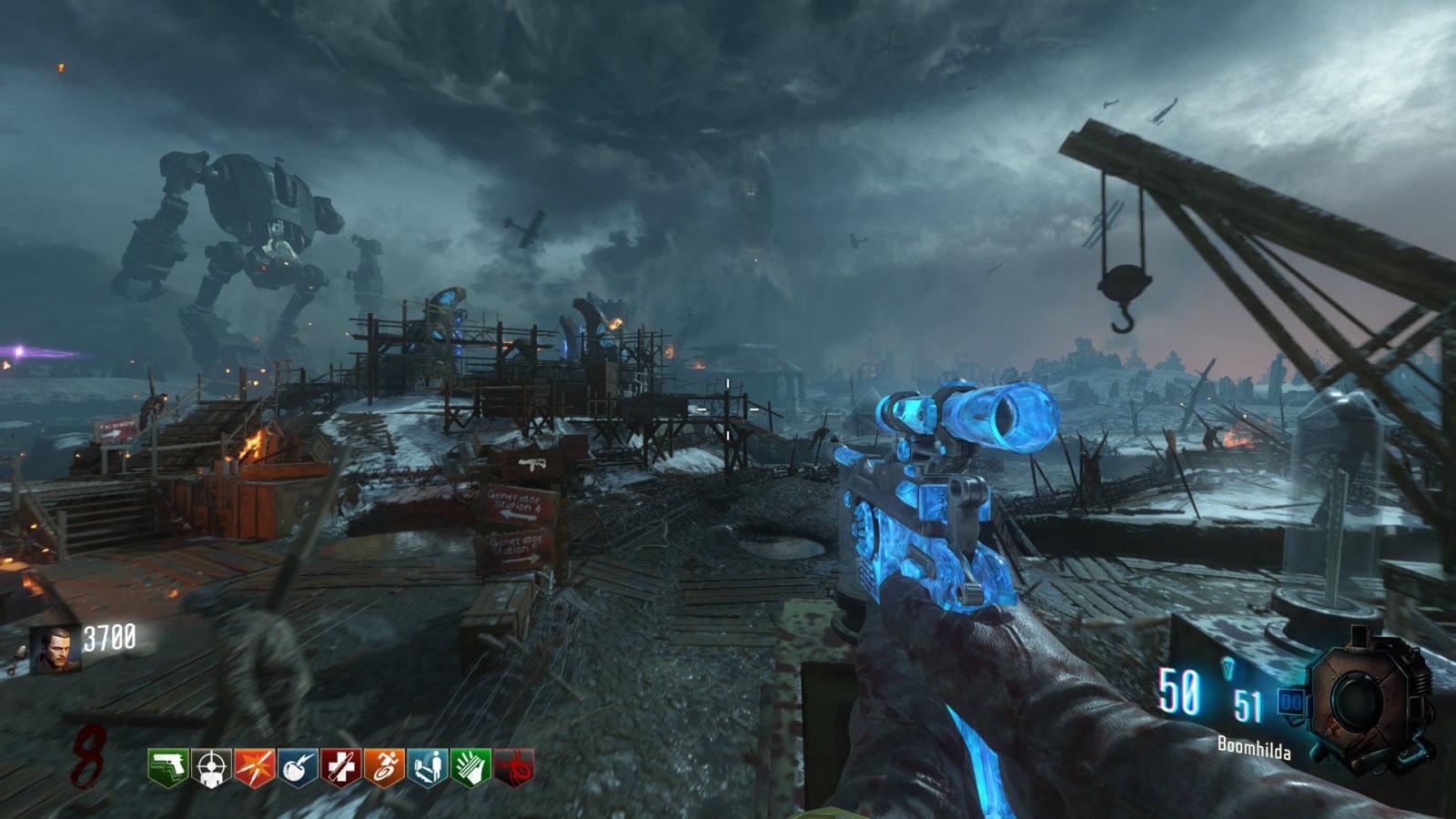This screenshot has height=819, width=1456.
Task: Click the player character portrait
Action: [55, 650]
